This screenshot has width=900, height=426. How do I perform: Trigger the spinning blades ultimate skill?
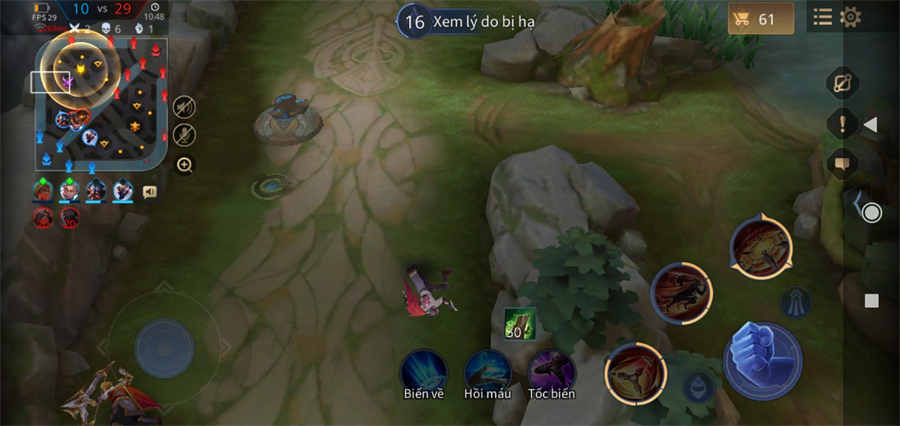(761, 246)
